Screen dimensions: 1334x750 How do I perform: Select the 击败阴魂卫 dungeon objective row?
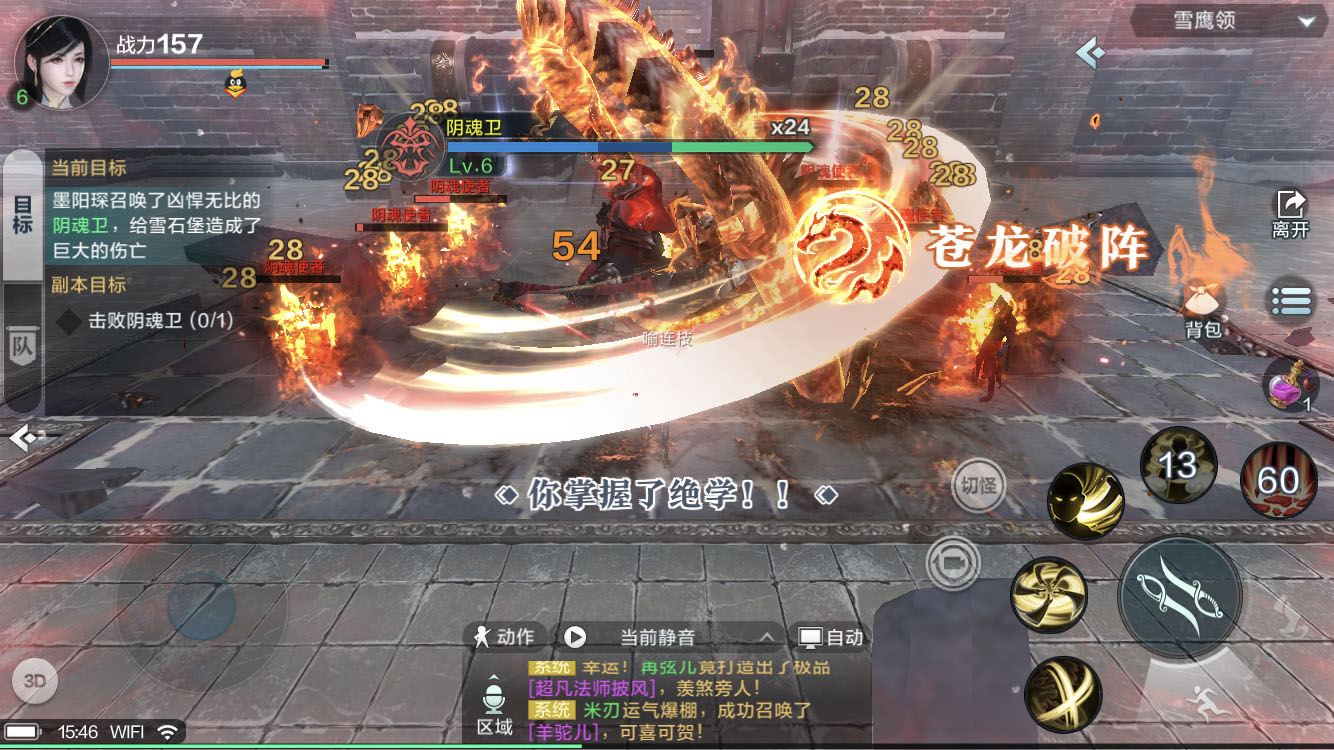[145, 321]
